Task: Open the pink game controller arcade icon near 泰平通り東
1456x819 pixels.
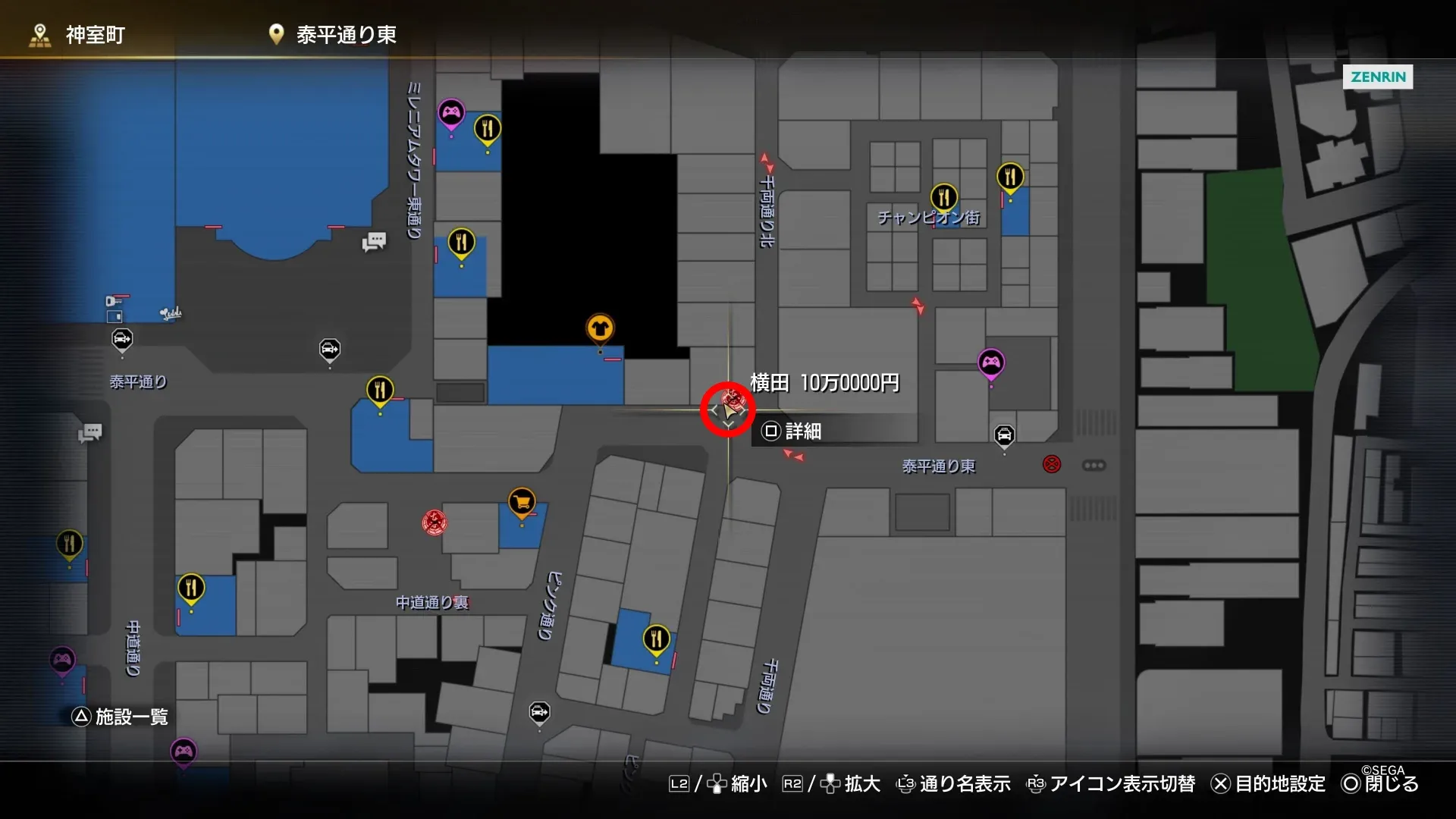Action: click(990, 362)
